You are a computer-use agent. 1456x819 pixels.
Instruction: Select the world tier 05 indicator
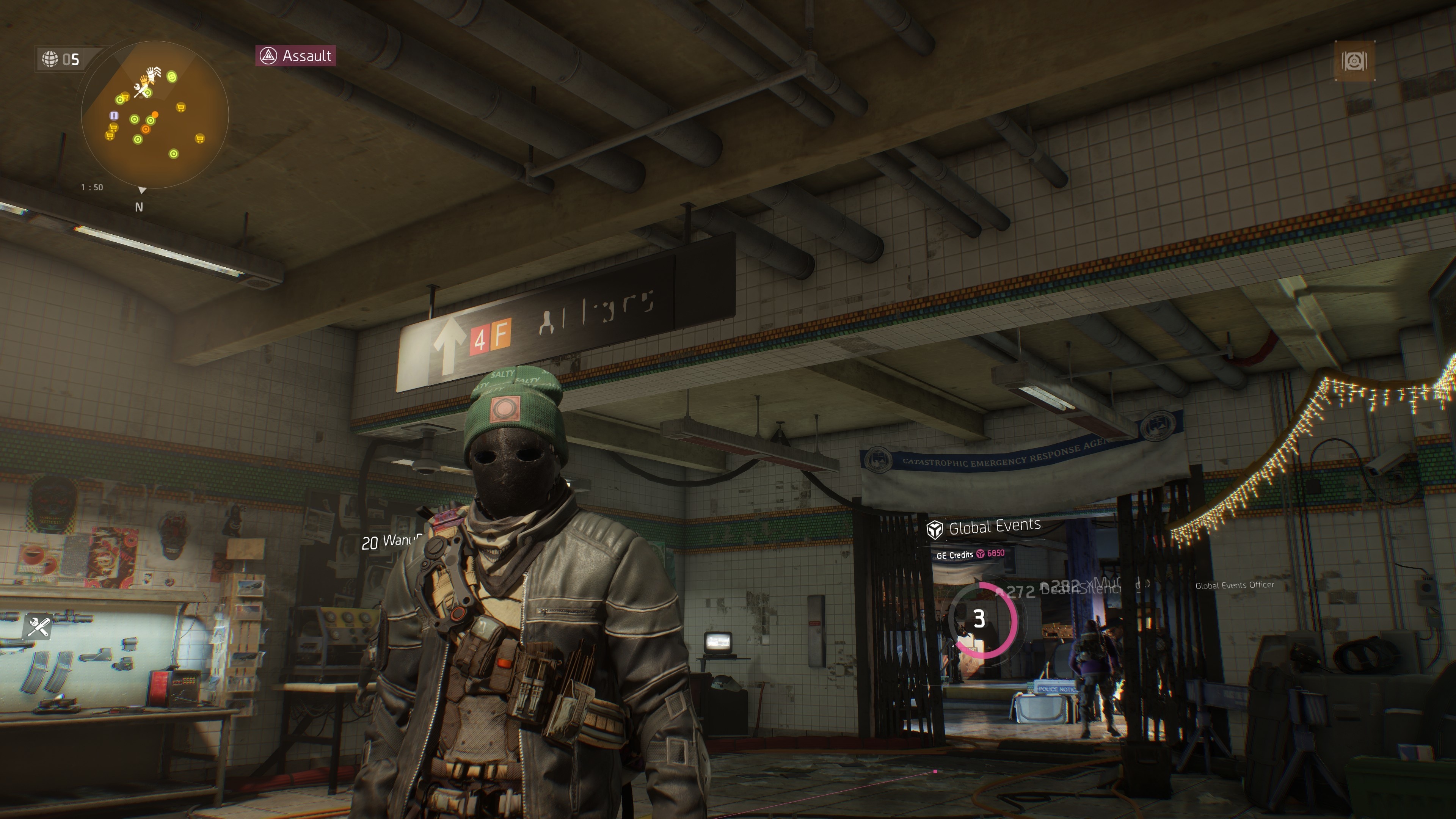pos(61,59)
